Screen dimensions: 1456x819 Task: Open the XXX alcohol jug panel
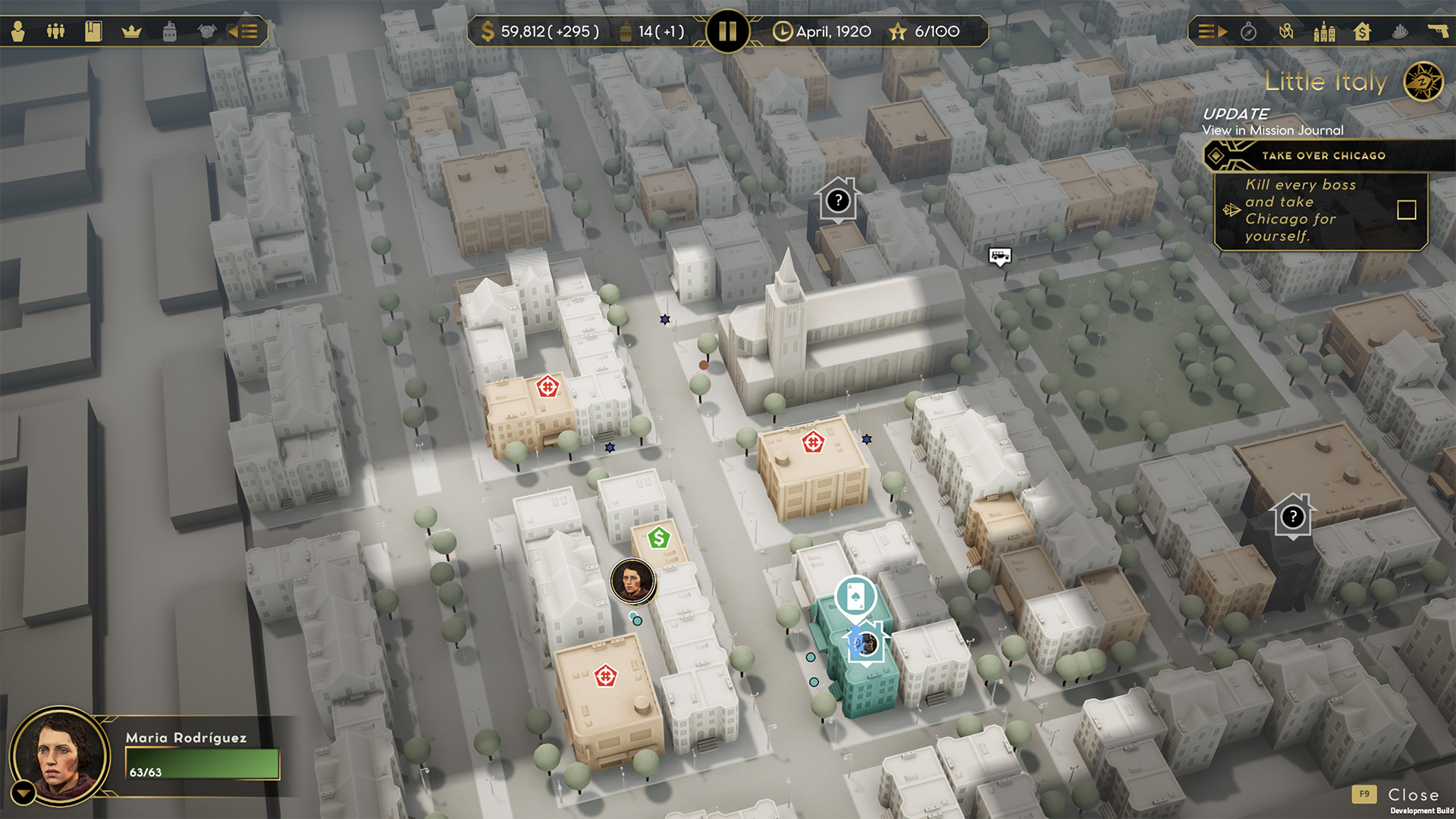coord(169,31)
